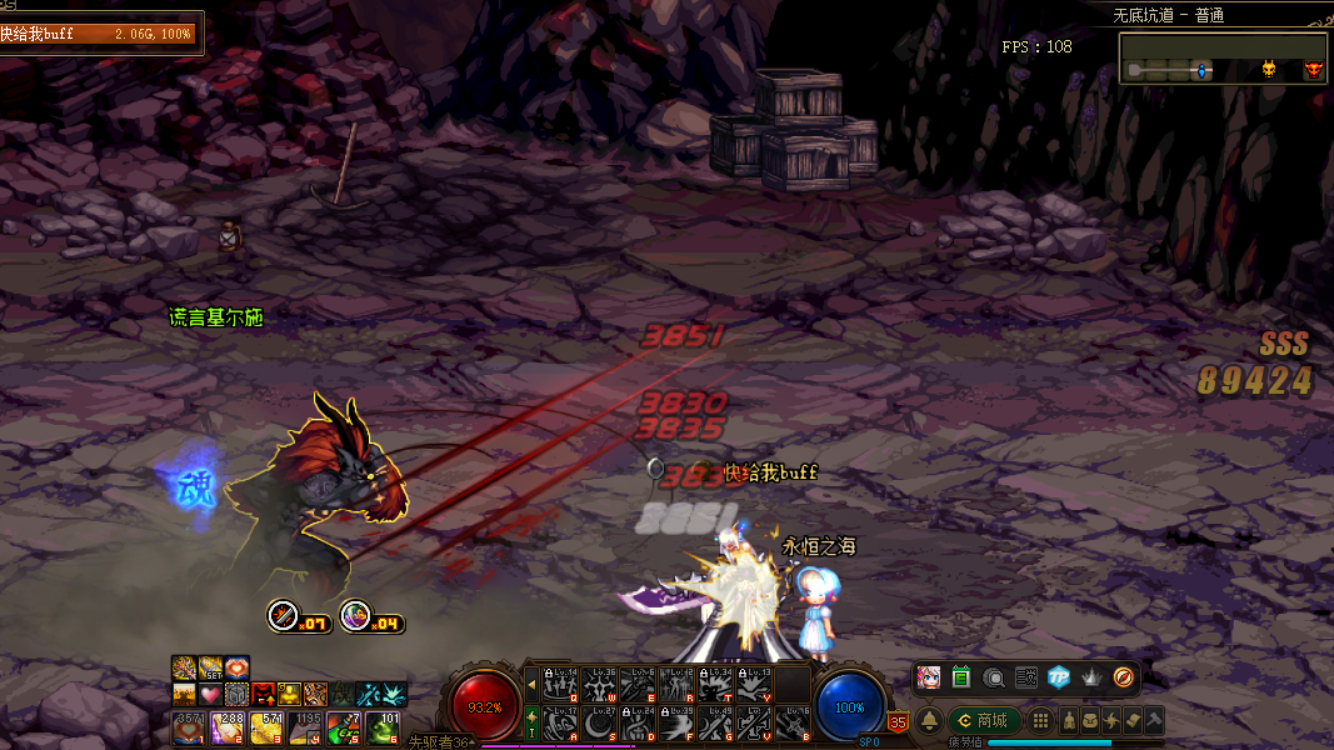Use the heart consumable in slot 1
1334x750 pixels.
click(x=188, y=728)
